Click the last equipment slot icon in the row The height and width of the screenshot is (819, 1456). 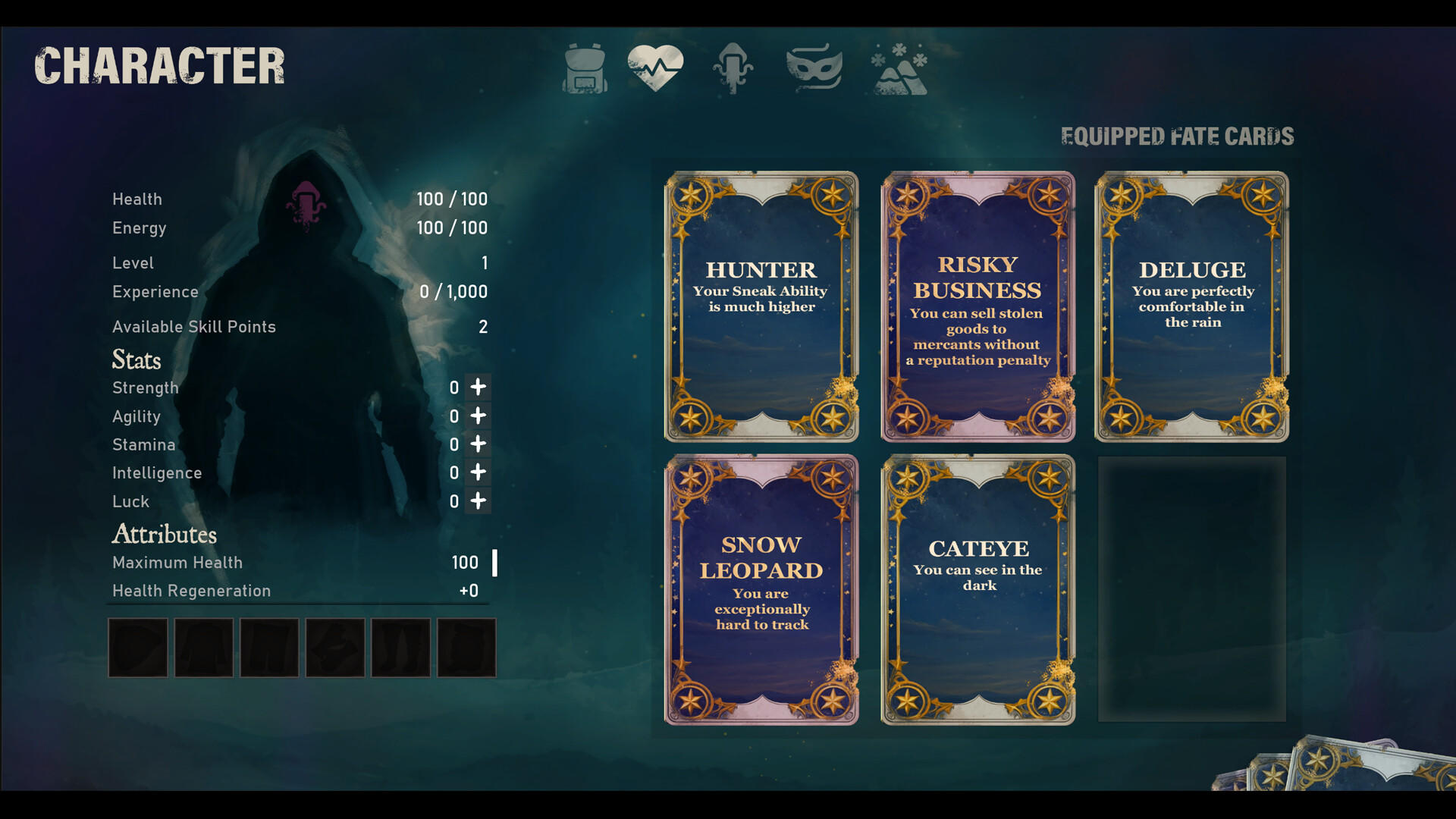465,647
